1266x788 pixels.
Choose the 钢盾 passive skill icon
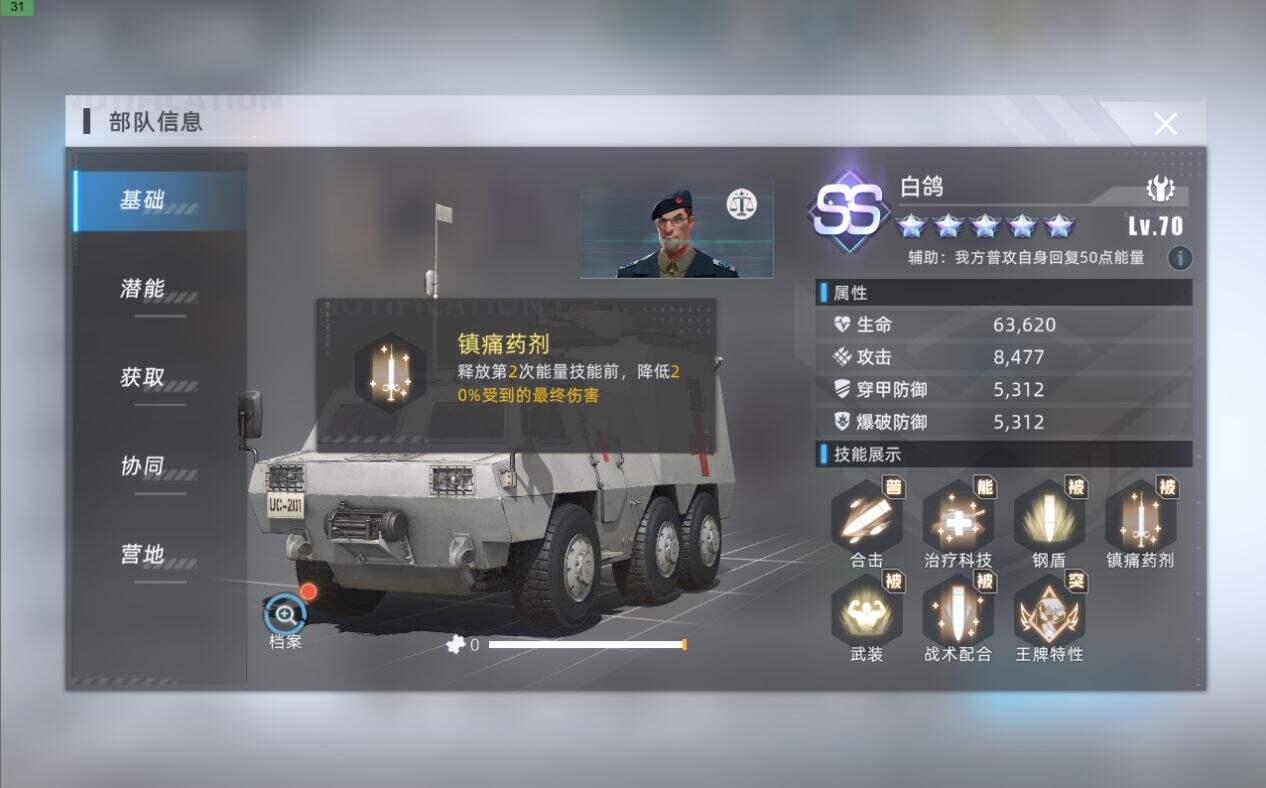1049,516
